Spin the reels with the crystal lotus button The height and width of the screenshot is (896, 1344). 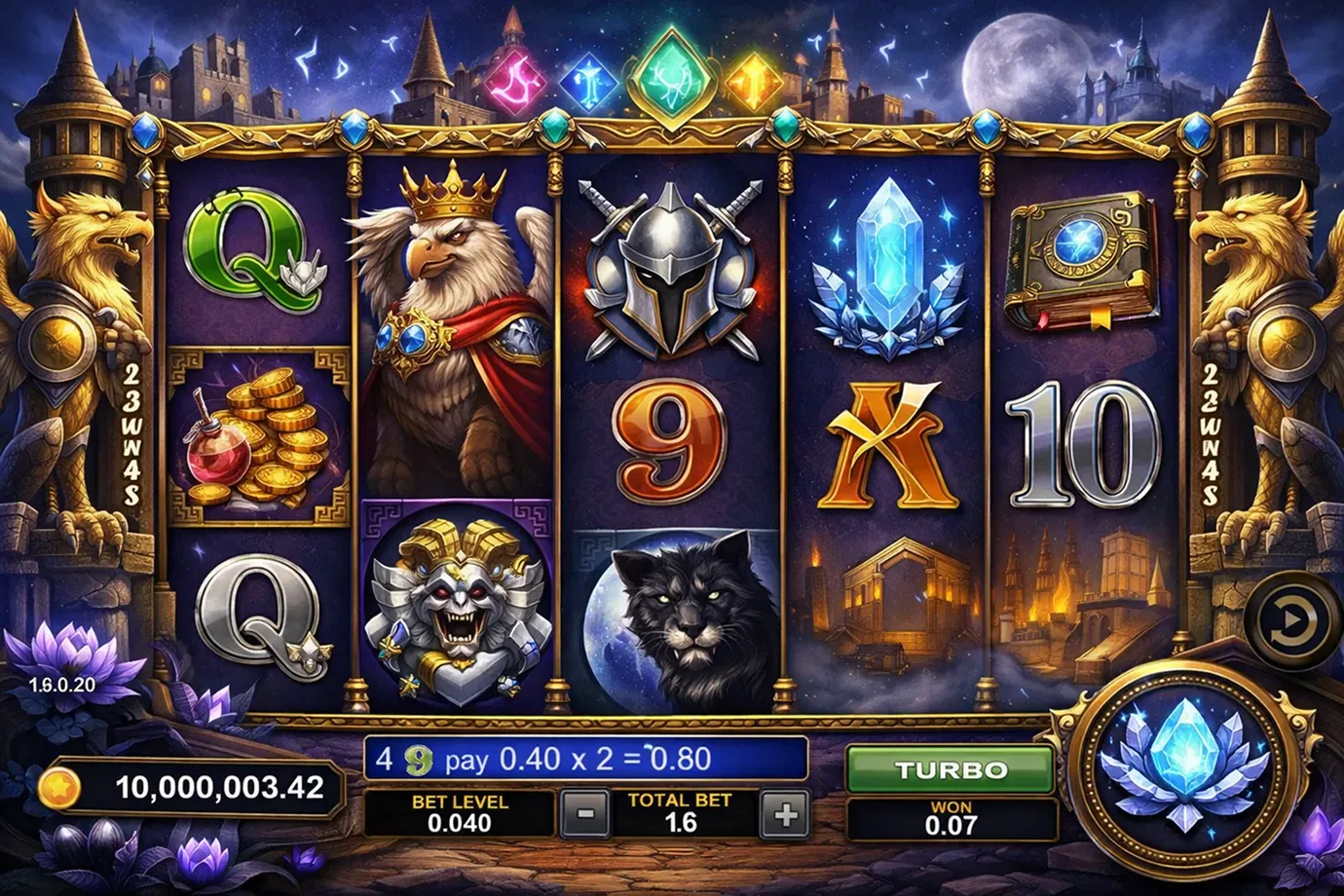click(x=1184, y=765)
